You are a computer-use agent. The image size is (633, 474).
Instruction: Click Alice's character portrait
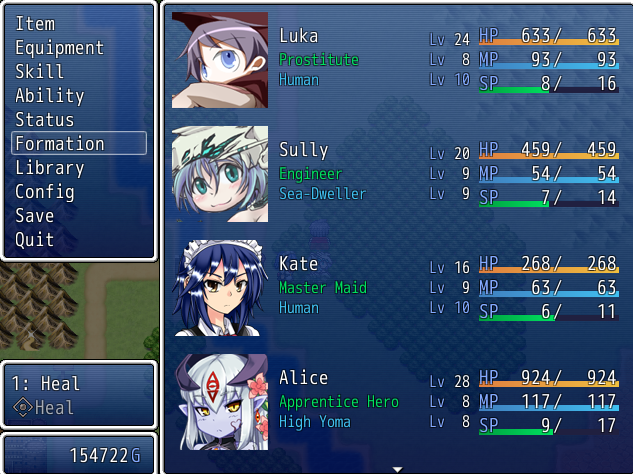[220, 401]
